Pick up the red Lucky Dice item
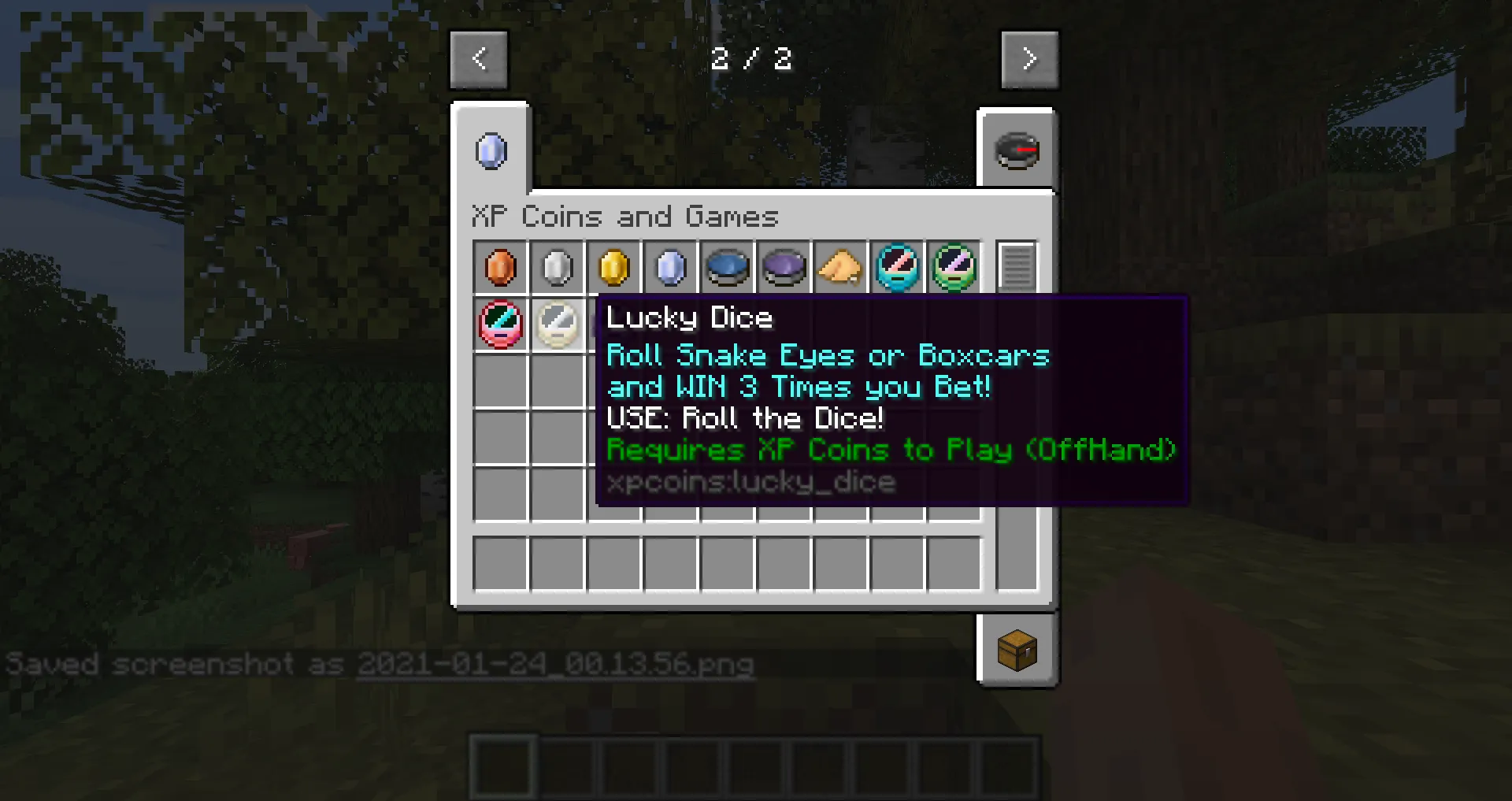Image resolution: width=1512 pixels, height=801 pixels. pyautogui.click(x=501, y=324)
